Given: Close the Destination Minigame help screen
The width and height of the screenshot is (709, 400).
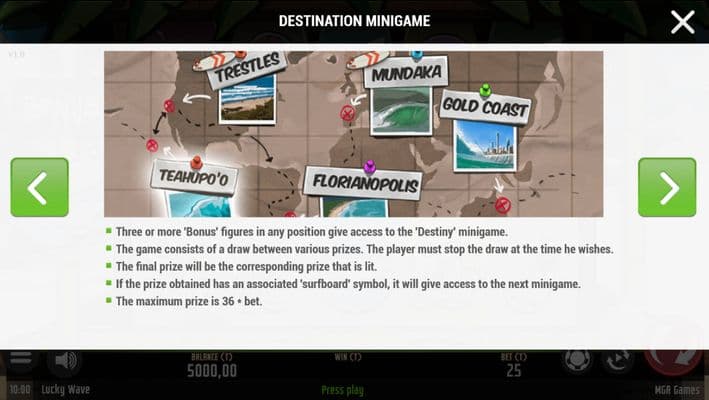Looking at the screenshot, I should 682,22.
